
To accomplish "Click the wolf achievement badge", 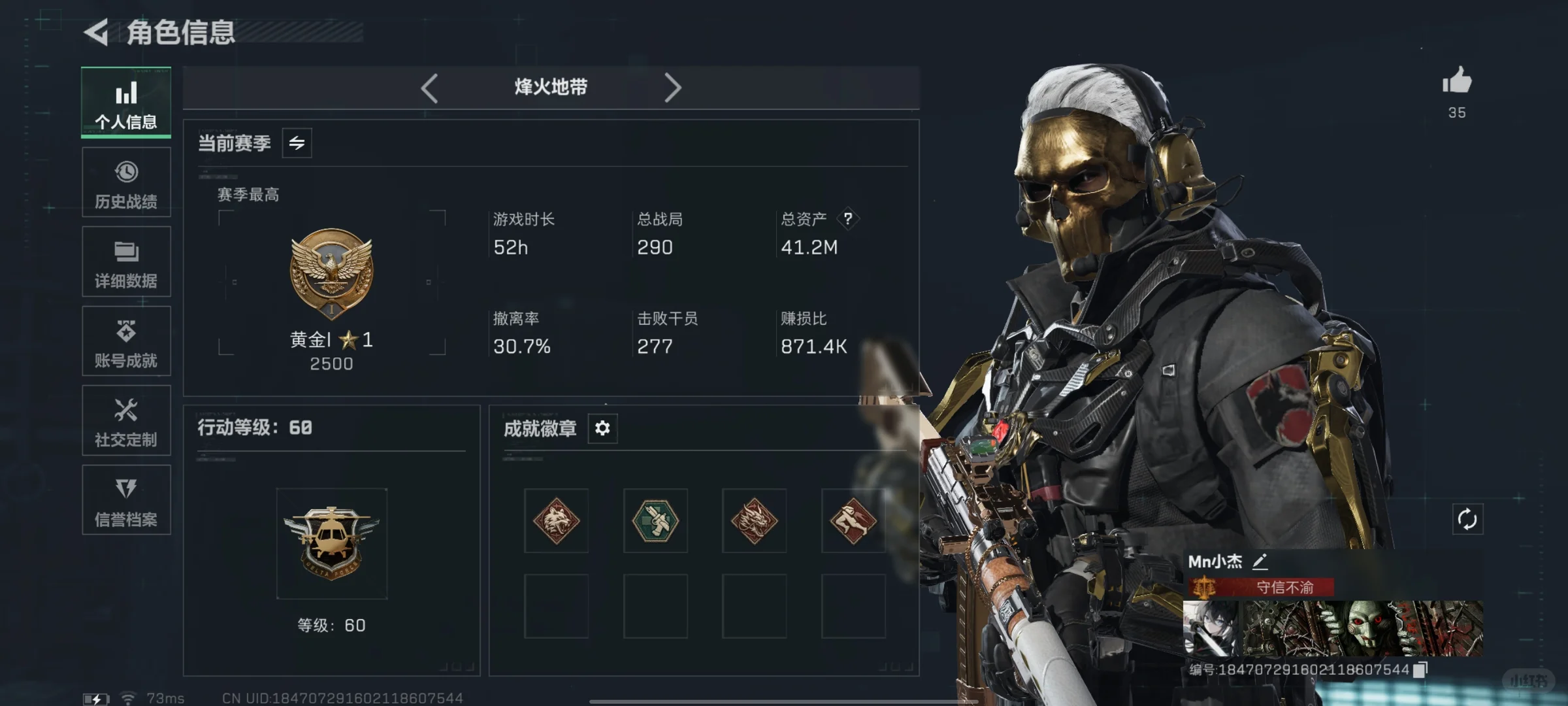I will 555,522.
